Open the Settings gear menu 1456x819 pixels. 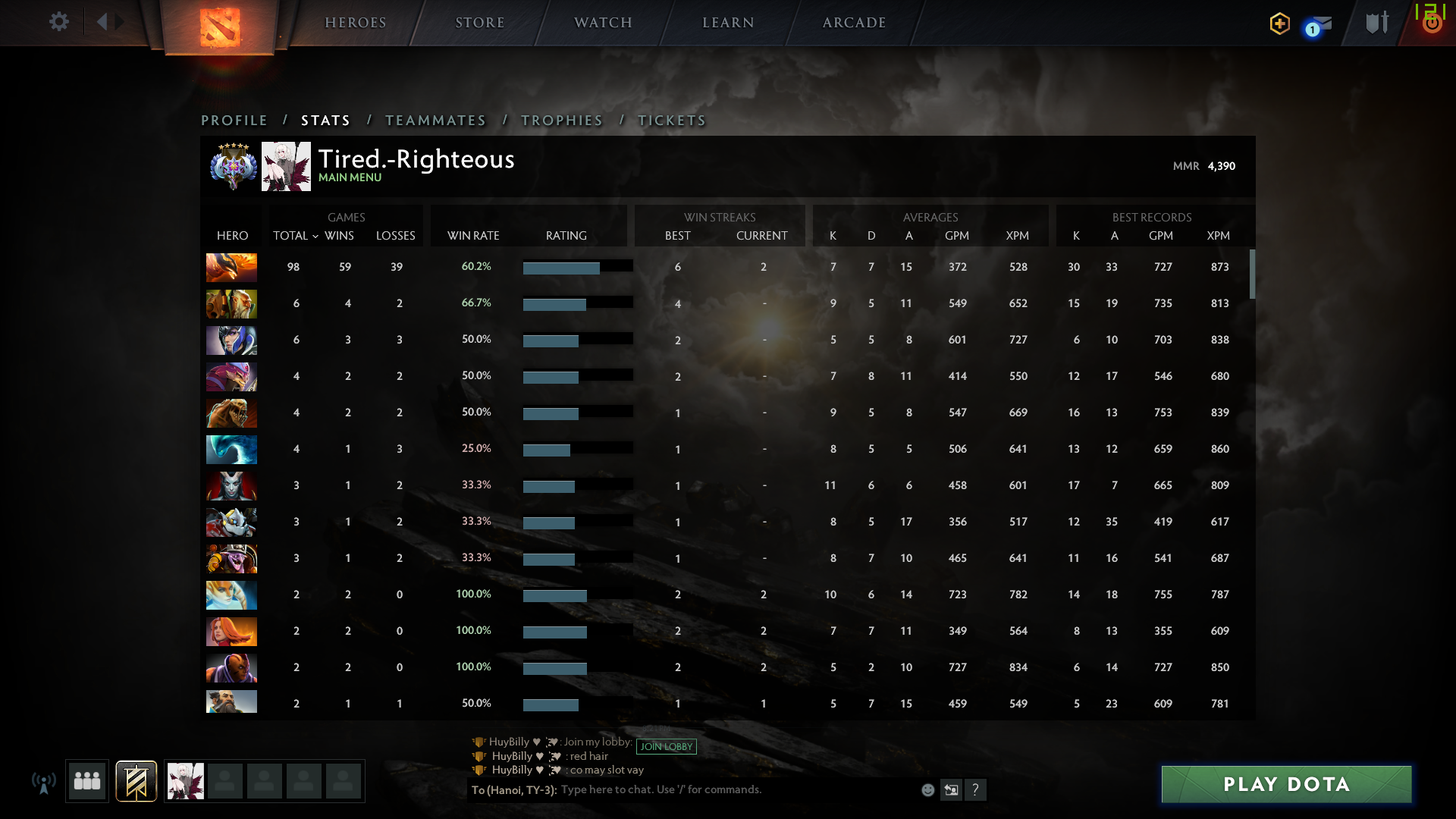[x=59, y=22]
